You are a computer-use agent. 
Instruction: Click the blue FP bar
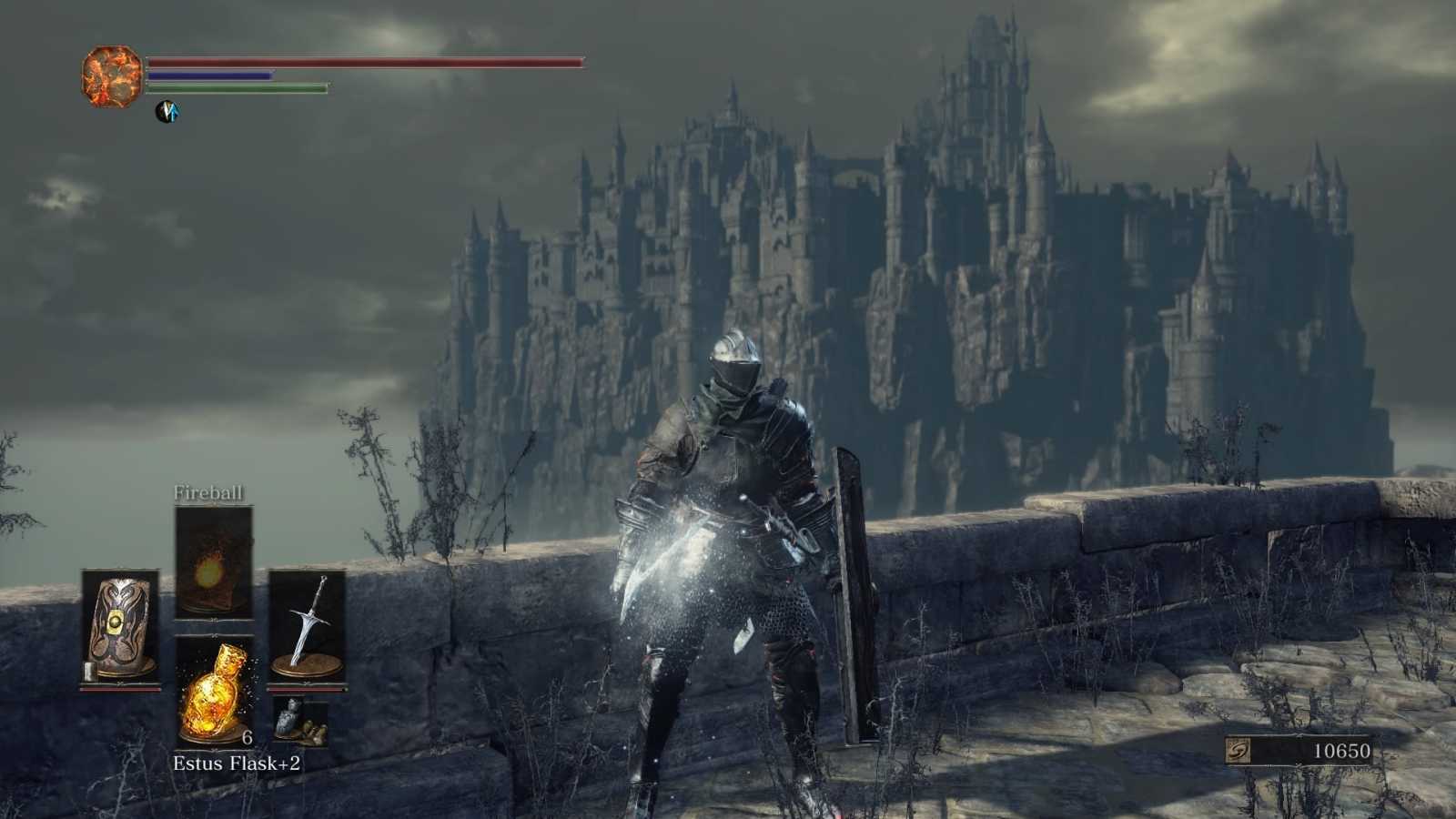207,76
